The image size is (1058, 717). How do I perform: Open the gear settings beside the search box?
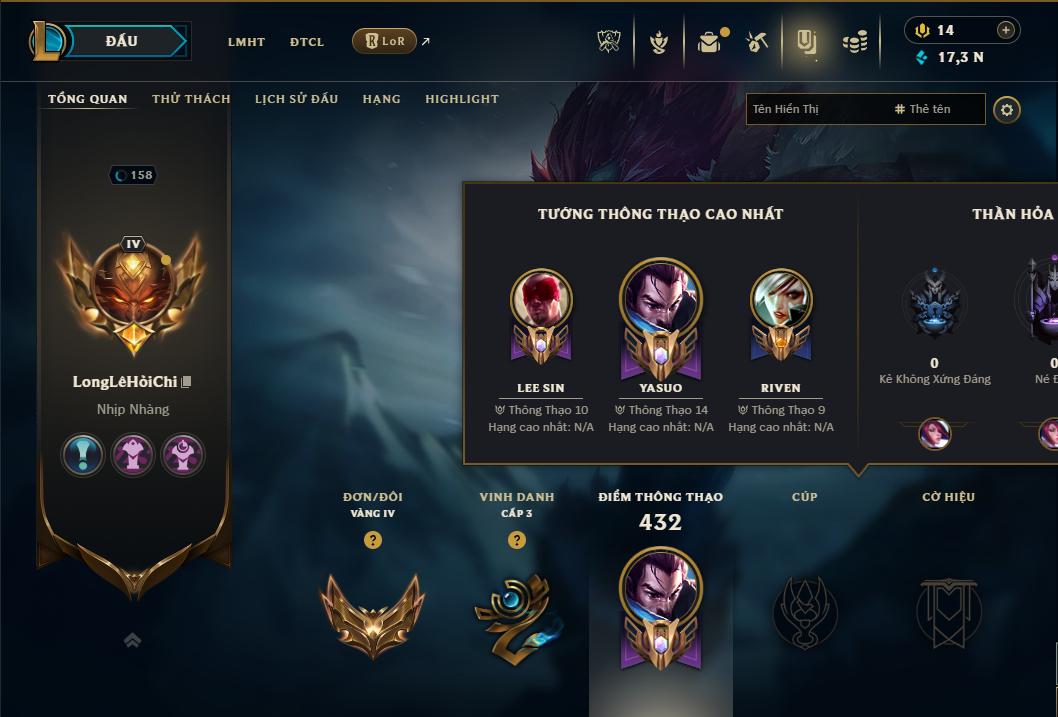coord(1007,109)
